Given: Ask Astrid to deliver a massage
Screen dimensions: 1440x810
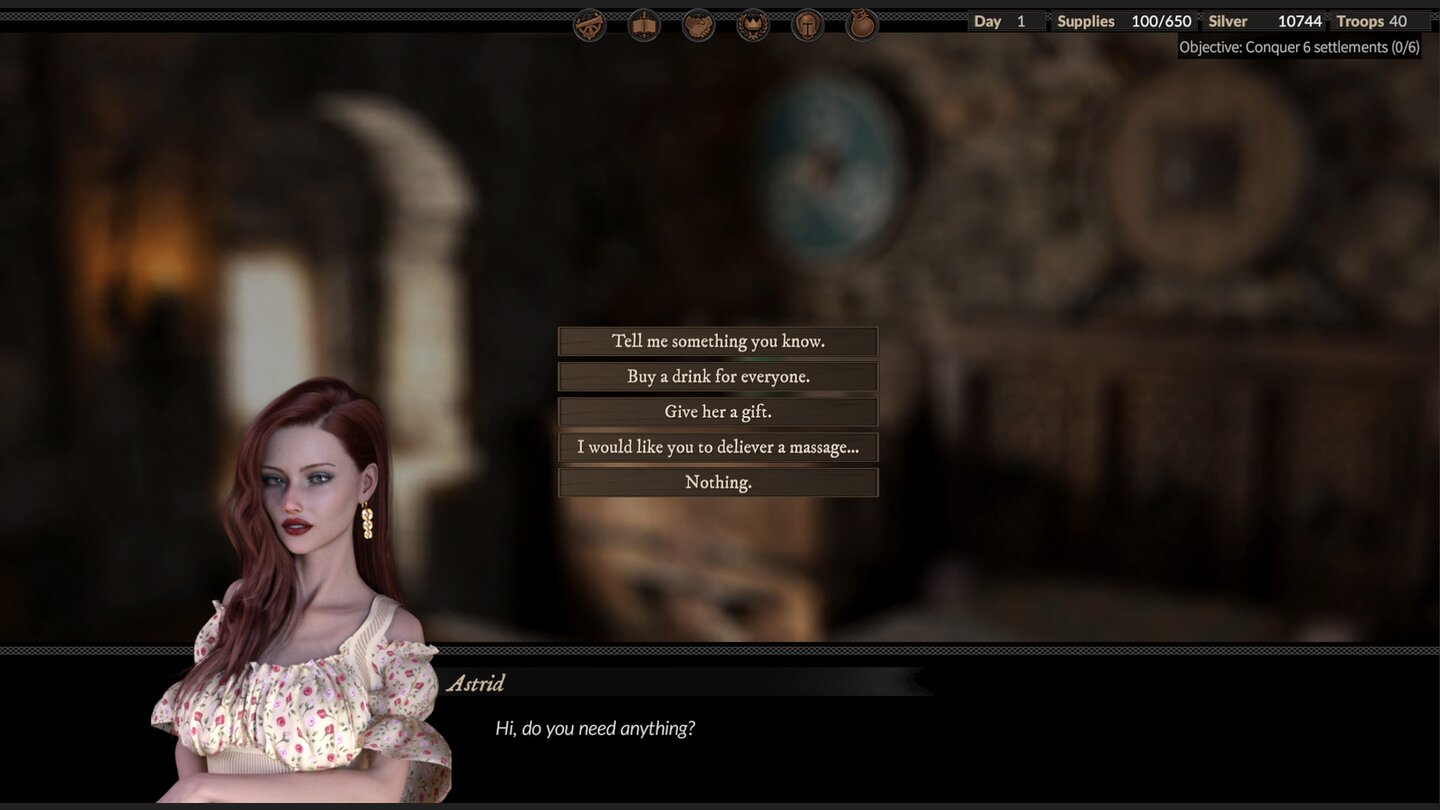Looking at the screenshot, I should point(718,447).
